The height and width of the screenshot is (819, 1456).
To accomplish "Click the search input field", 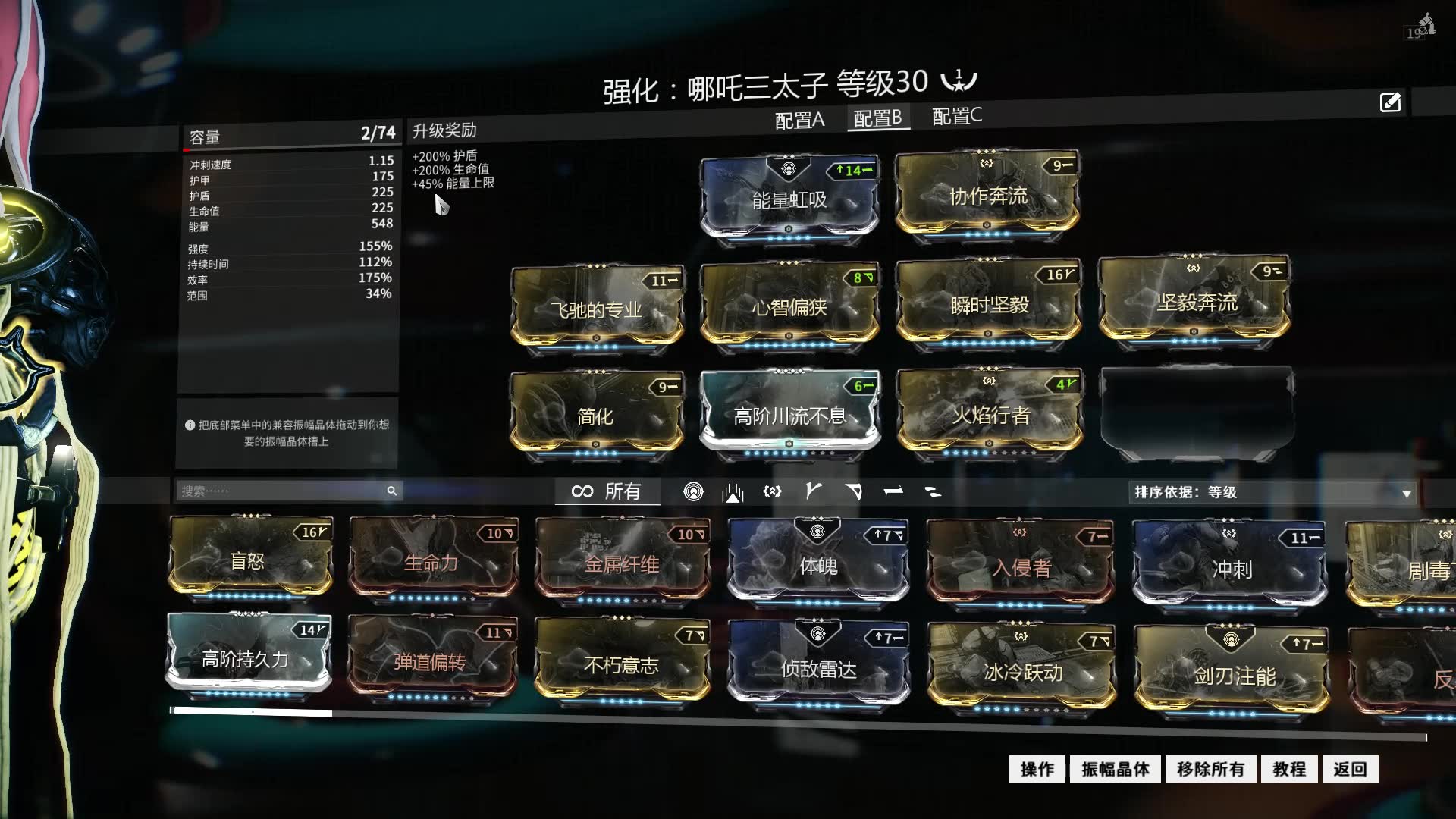I will [281, 491].
